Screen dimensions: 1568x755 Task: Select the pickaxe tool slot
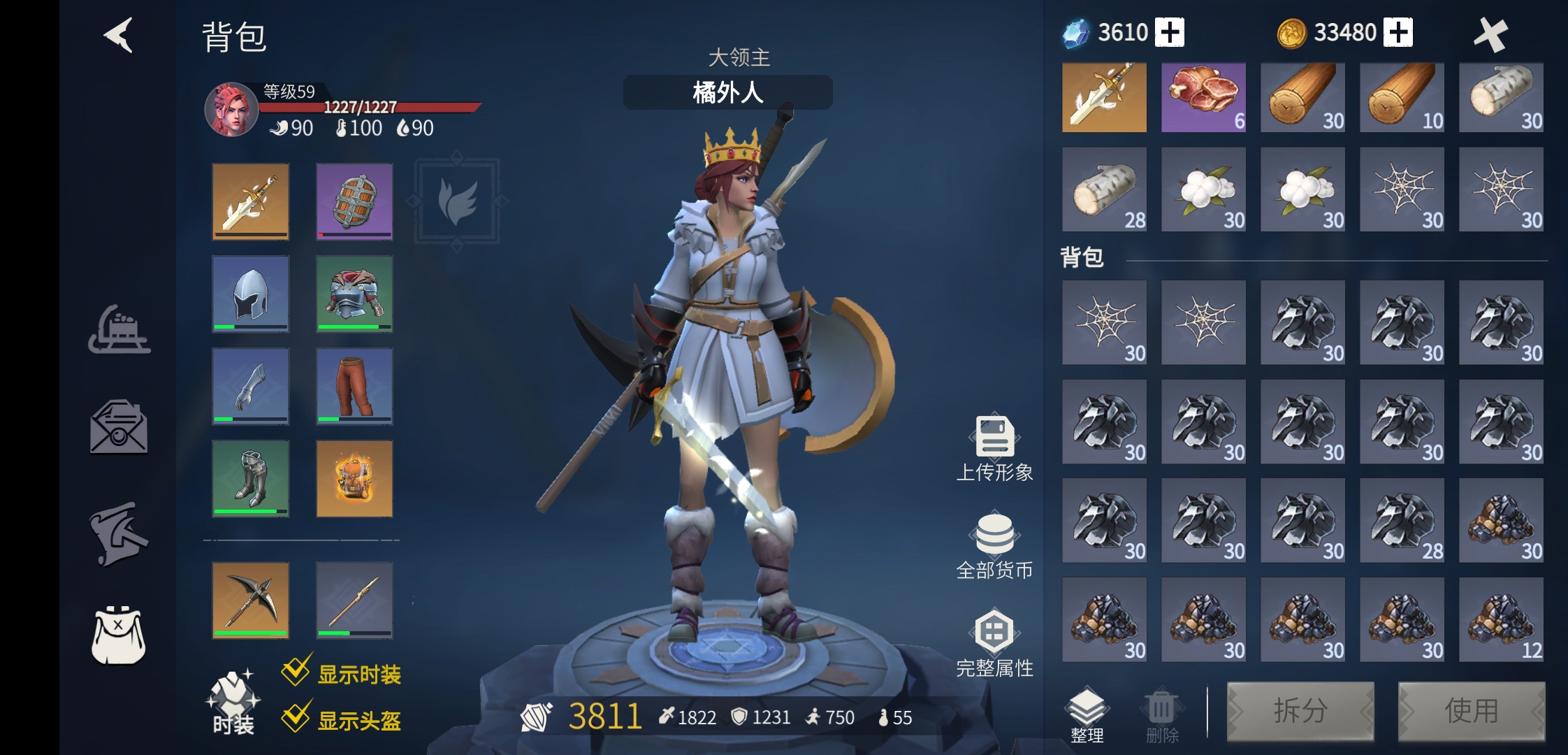[x=250, y=600]
